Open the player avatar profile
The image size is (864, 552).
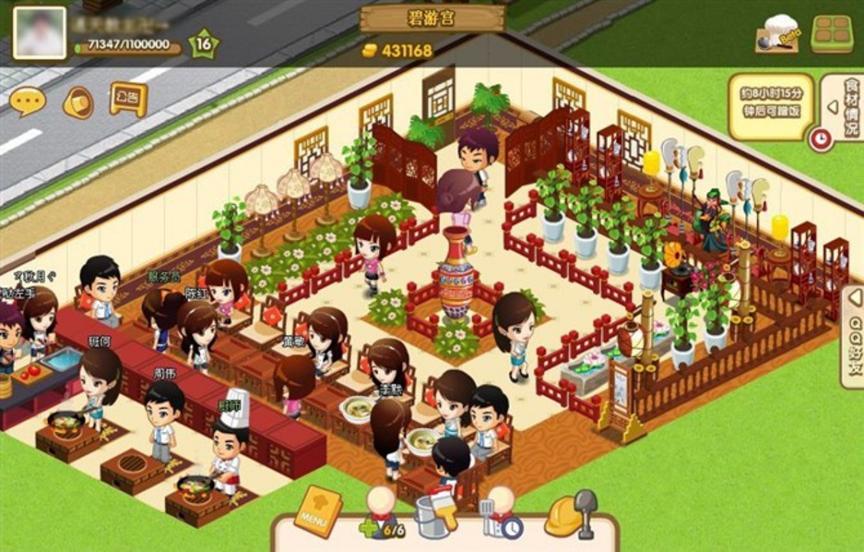39,32
